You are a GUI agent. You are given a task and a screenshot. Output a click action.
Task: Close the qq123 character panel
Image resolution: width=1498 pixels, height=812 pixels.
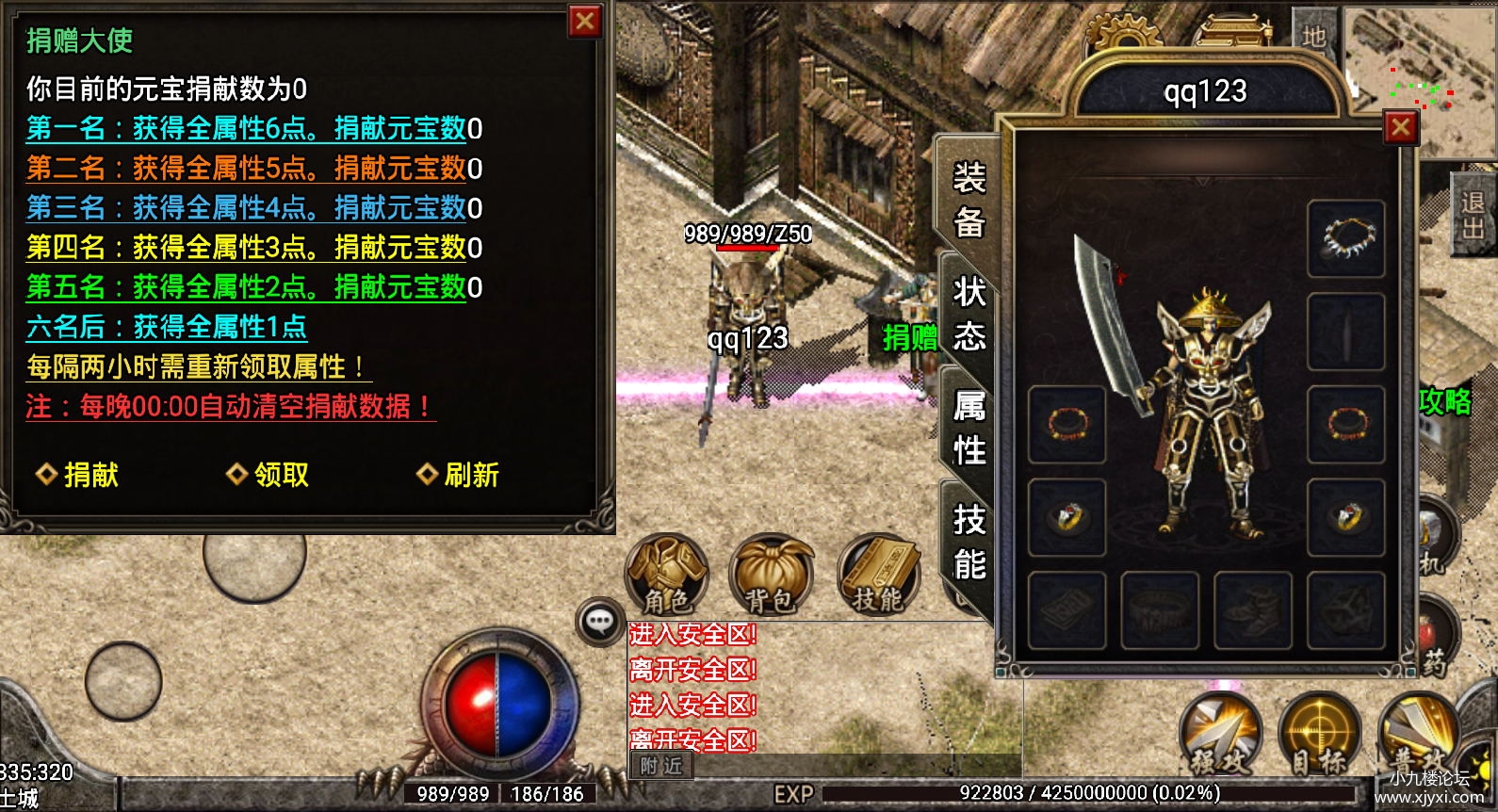pyautogui.click(x=1401, y=126)
